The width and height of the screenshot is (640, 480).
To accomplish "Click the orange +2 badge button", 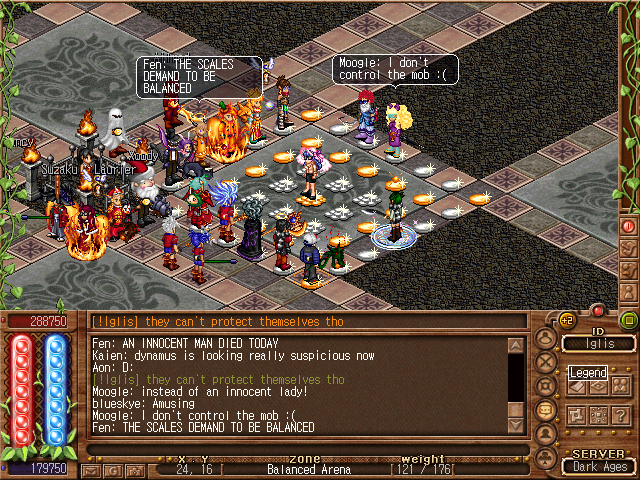I will (x=566, y=320).
